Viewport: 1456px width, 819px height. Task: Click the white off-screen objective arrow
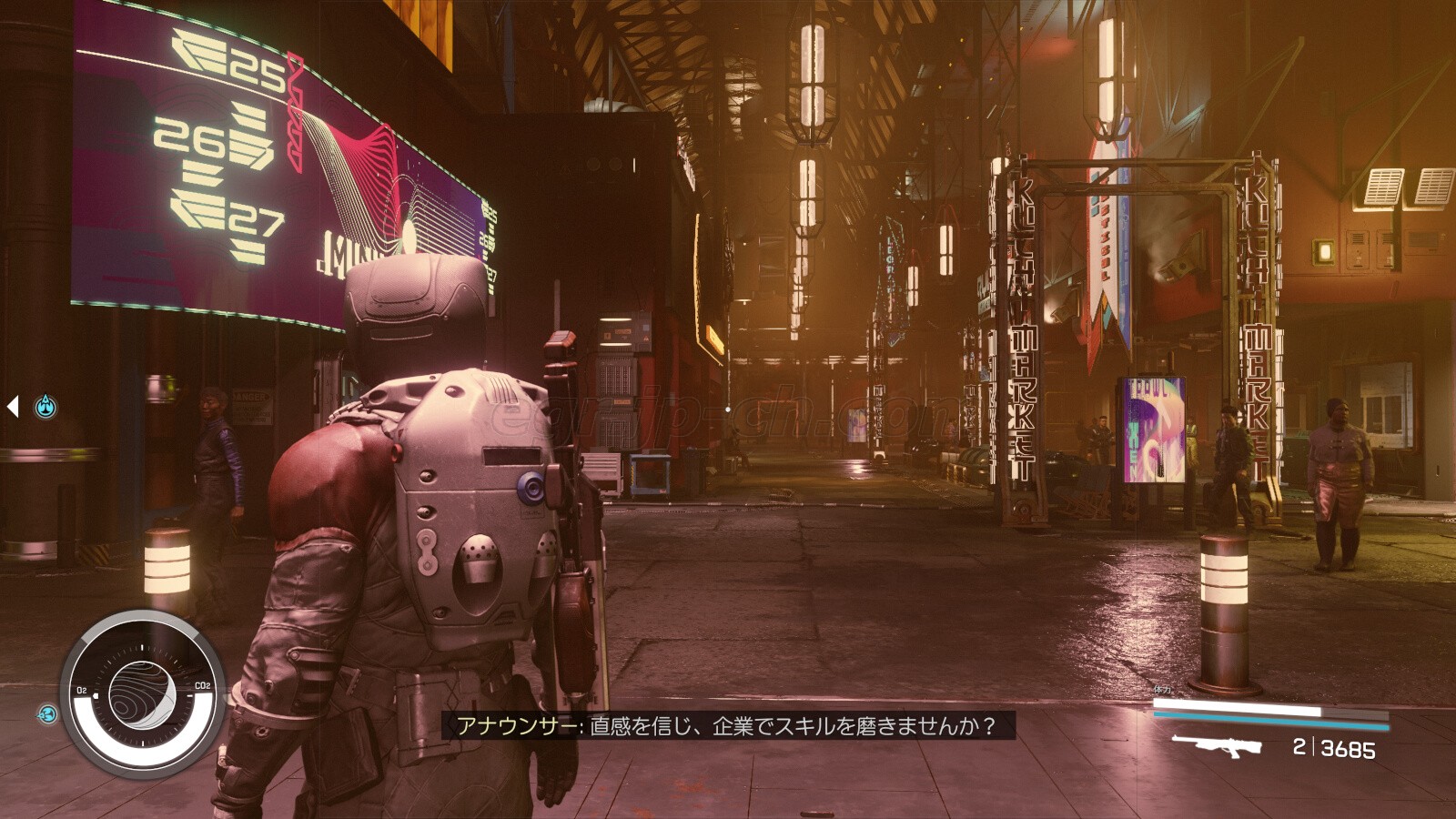[x=13, y=406]
